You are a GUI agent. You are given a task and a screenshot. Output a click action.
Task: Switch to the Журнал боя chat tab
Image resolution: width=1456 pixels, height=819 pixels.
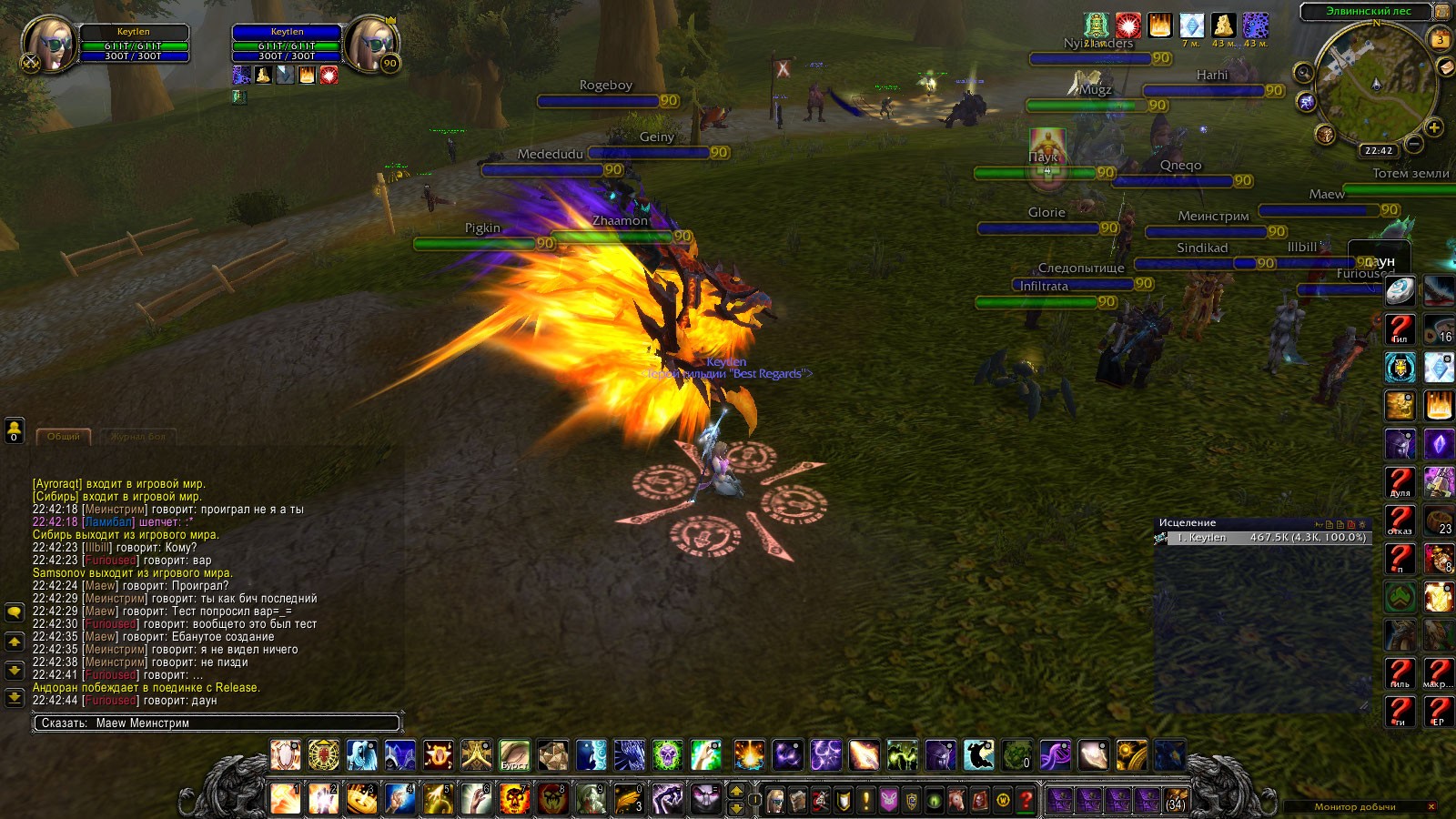click(137, 437)
